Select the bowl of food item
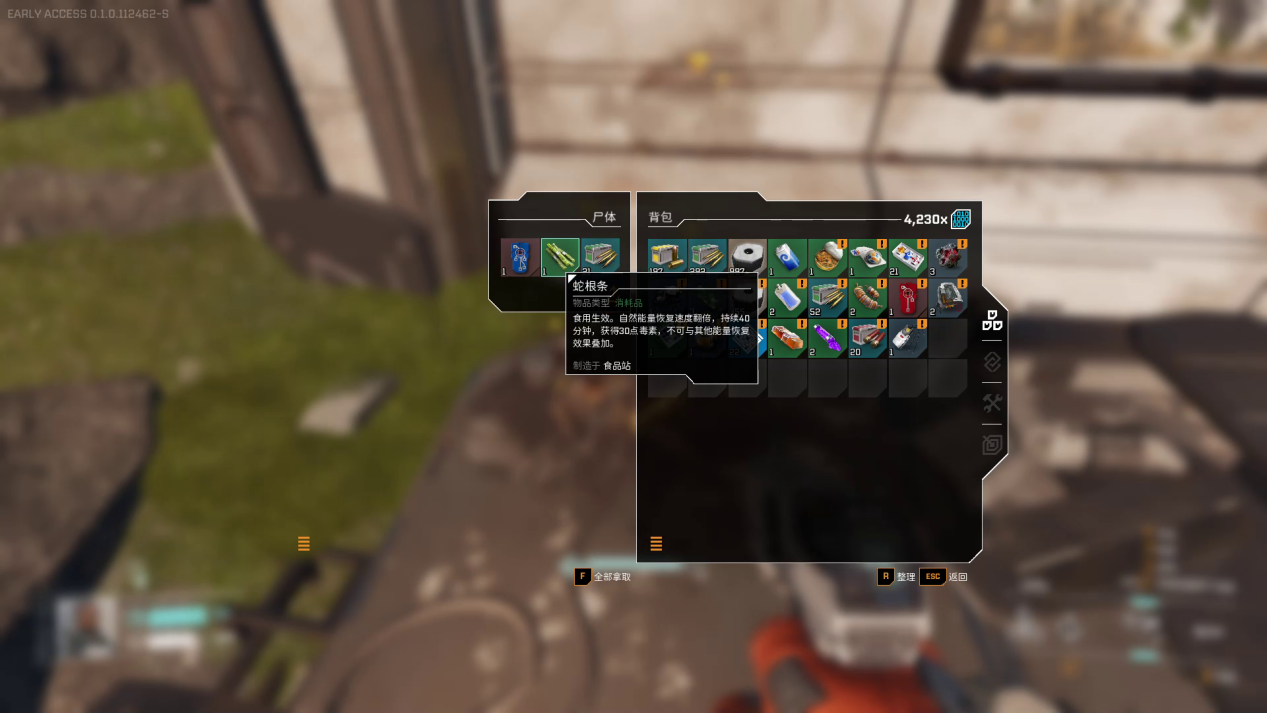1267x713 pixels. pyautogui.click(x=827, y=257)
